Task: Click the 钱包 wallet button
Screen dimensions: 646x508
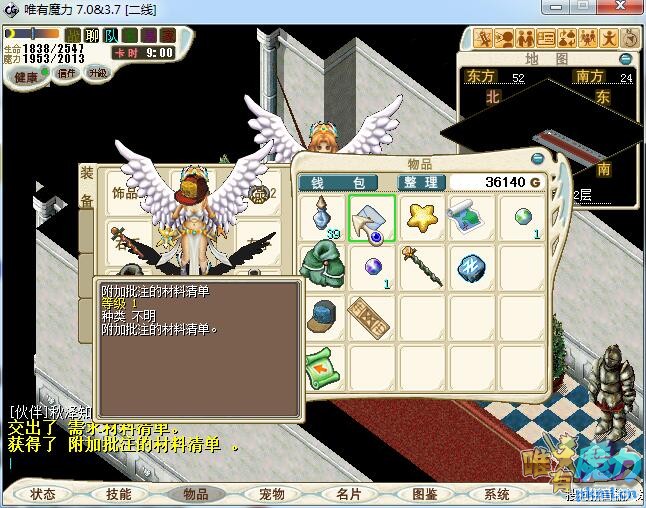Action: [339, 182]
